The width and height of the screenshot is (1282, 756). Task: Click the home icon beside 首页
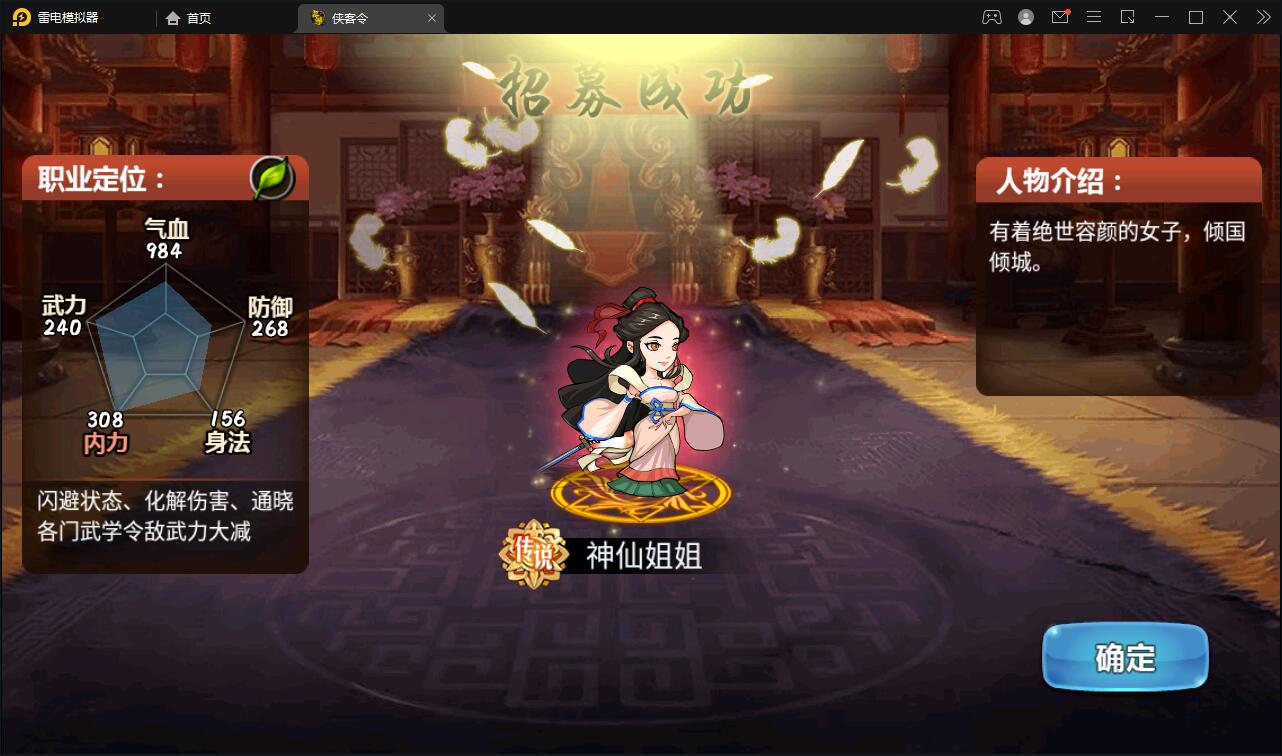pyautogui.click(x=174, y=17)
